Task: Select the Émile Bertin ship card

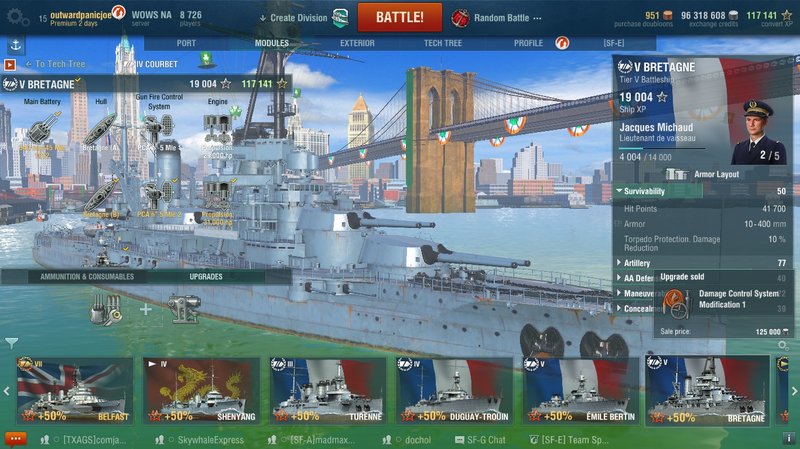Action: click(579, 390)
